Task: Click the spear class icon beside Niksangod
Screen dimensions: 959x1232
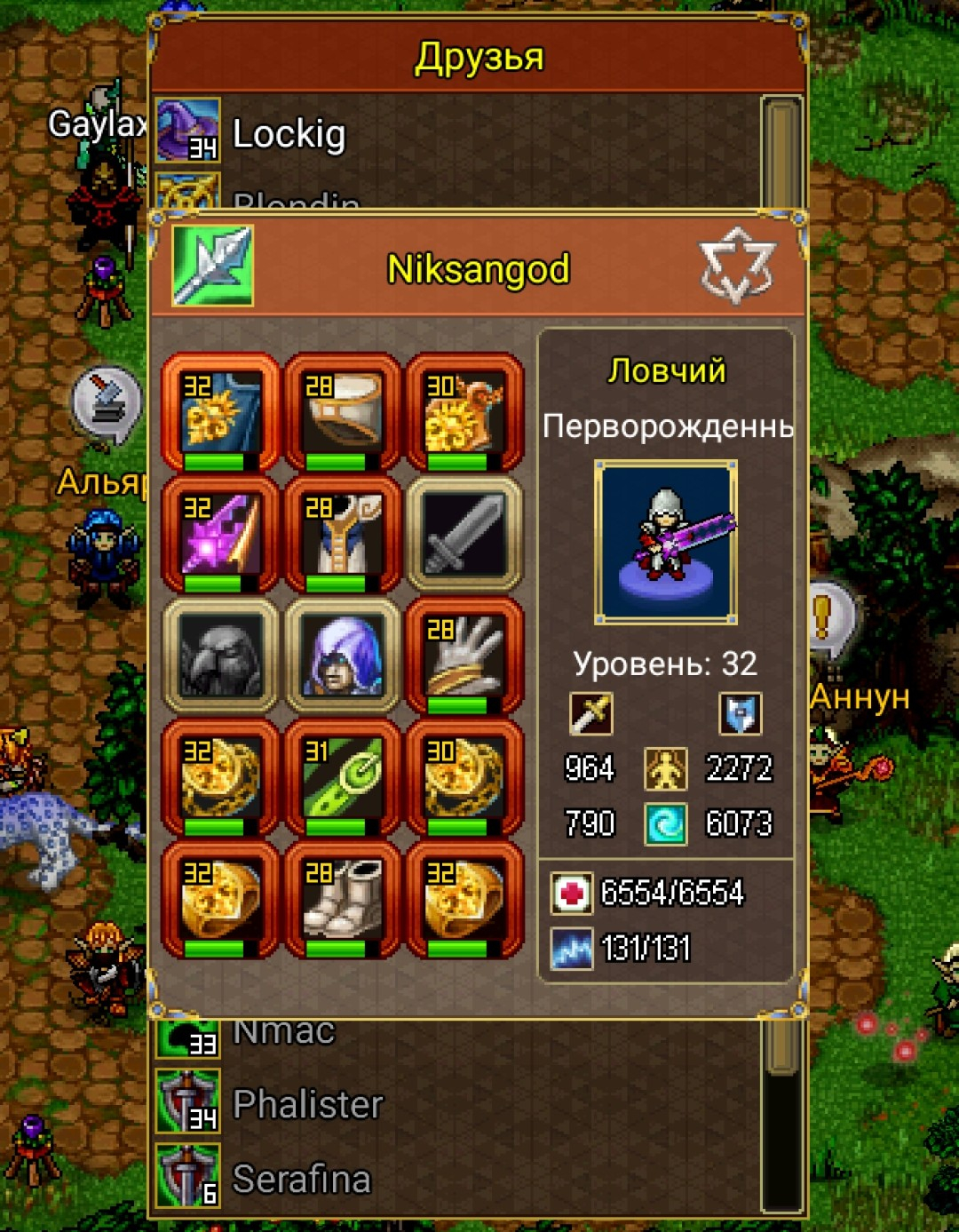Action: 212,266
